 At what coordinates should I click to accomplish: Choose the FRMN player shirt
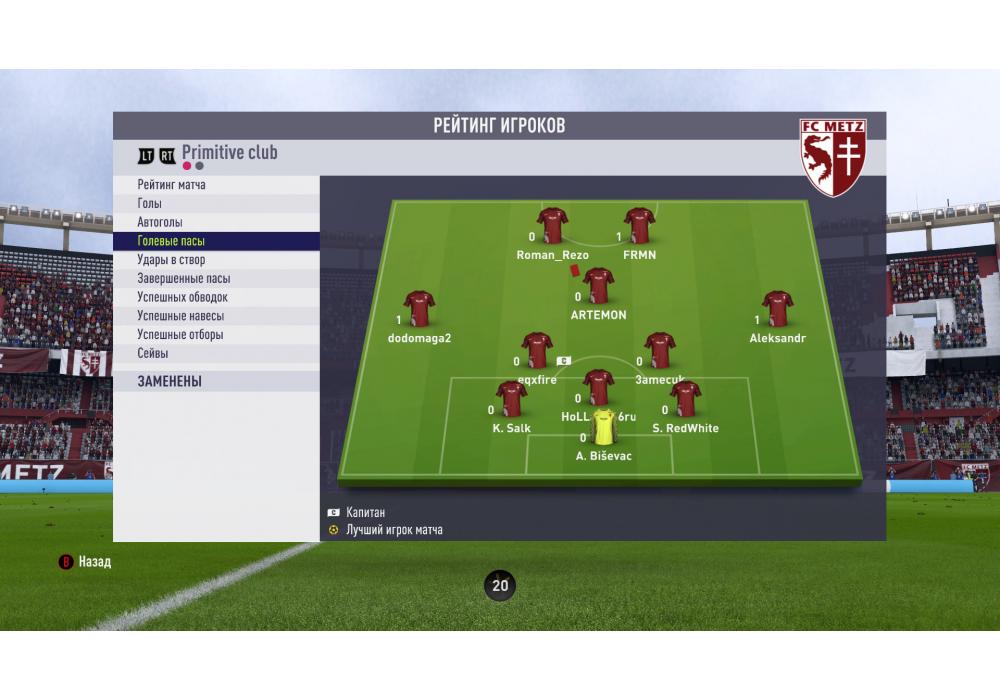pyautogui.click(x=639, y=228)
